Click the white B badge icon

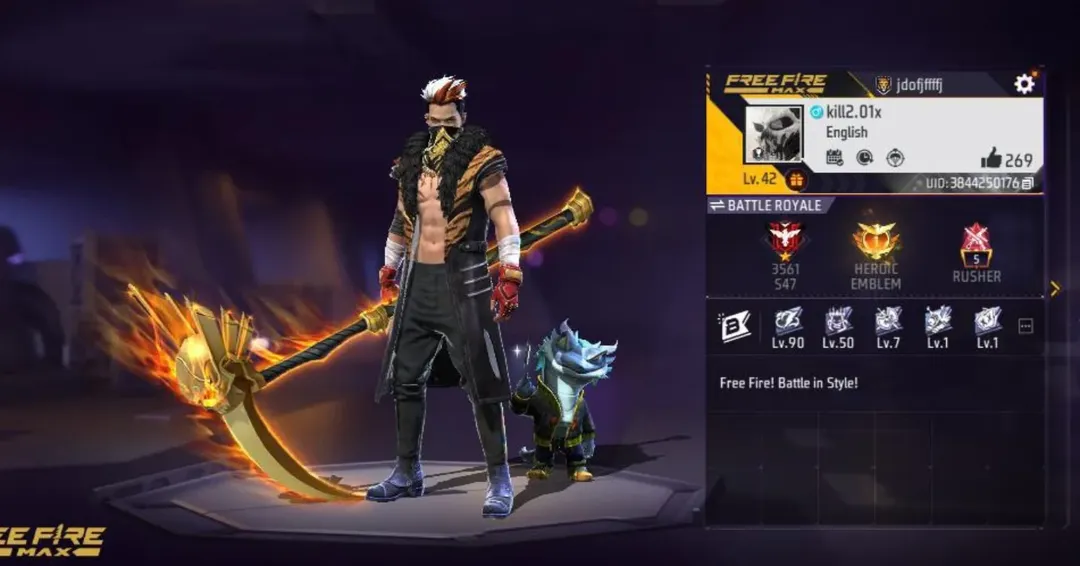pos(735,326)
